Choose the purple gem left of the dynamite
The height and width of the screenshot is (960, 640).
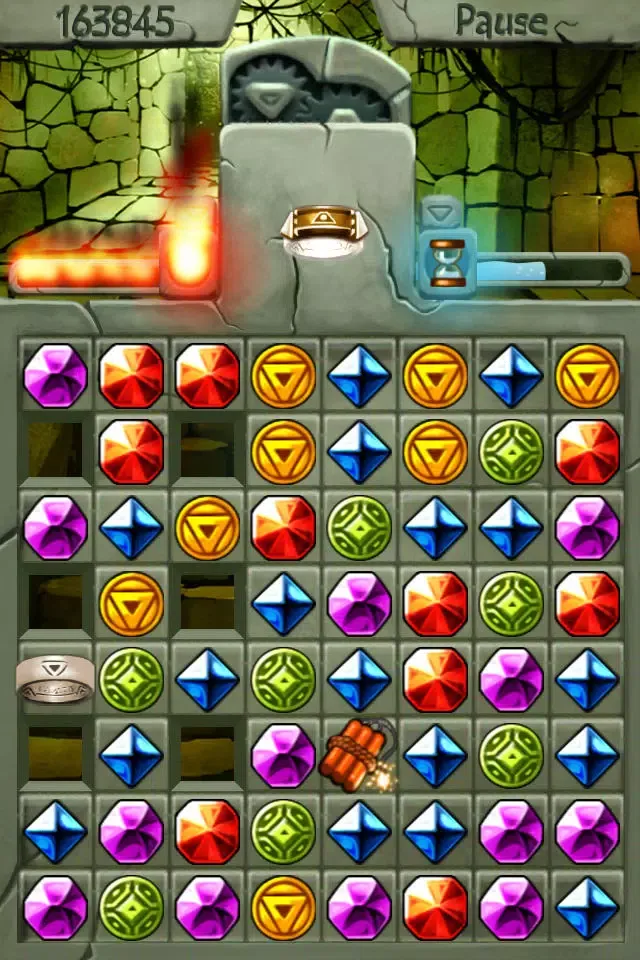pos(283,755)
